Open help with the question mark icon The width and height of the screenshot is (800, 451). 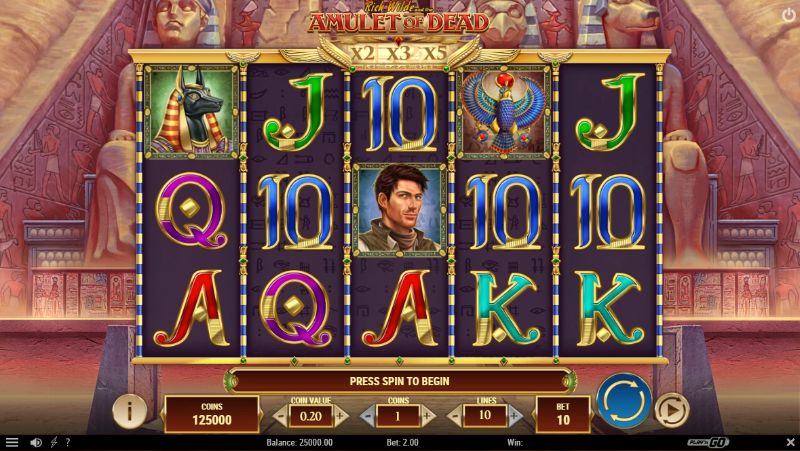click(67, 442)
